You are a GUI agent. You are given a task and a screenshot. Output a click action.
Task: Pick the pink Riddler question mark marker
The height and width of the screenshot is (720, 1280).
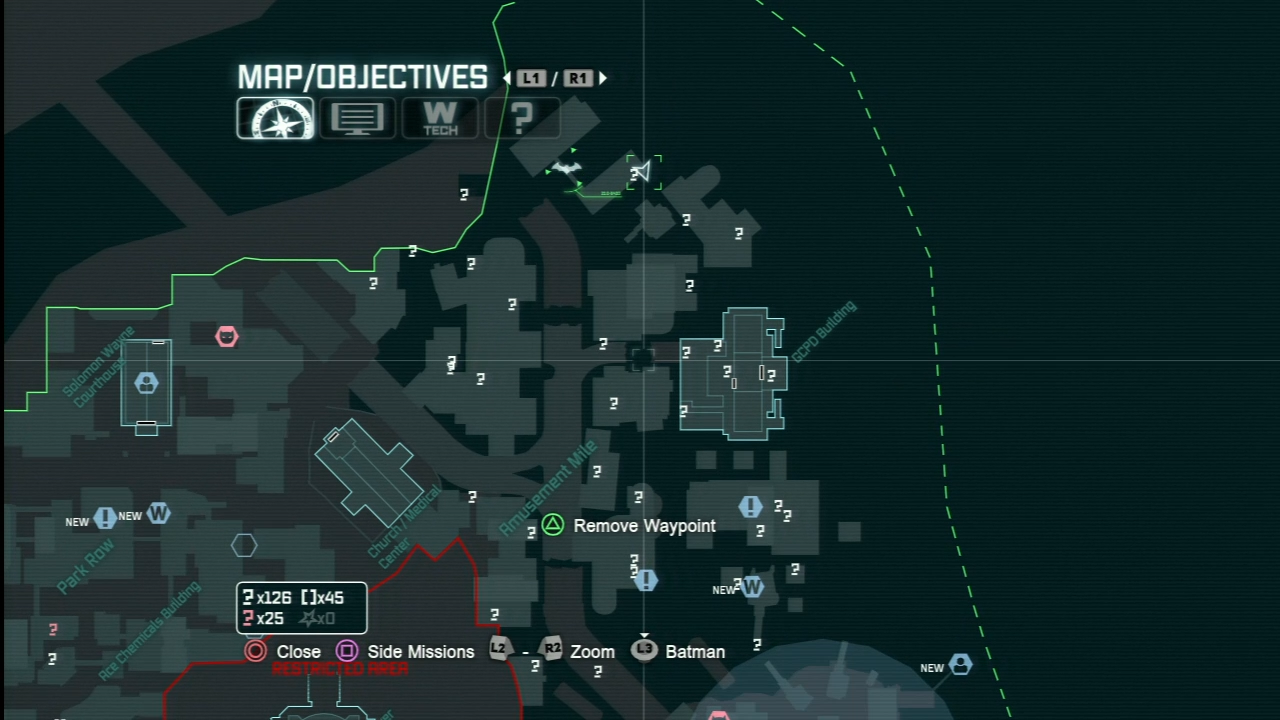point(53,629)
